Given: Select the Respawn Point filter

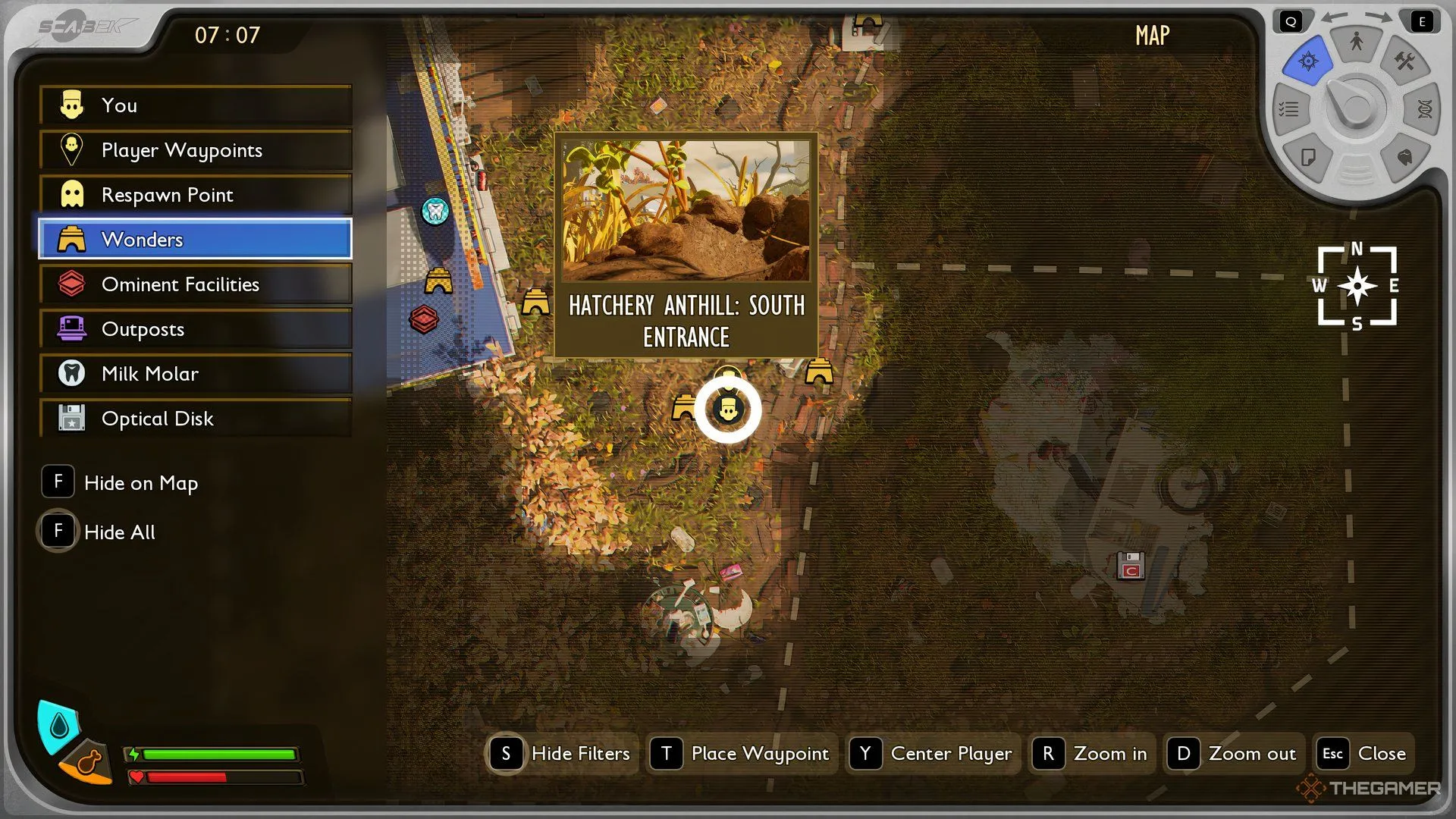Looking at the screenshot, I should [x=196, y=195].
